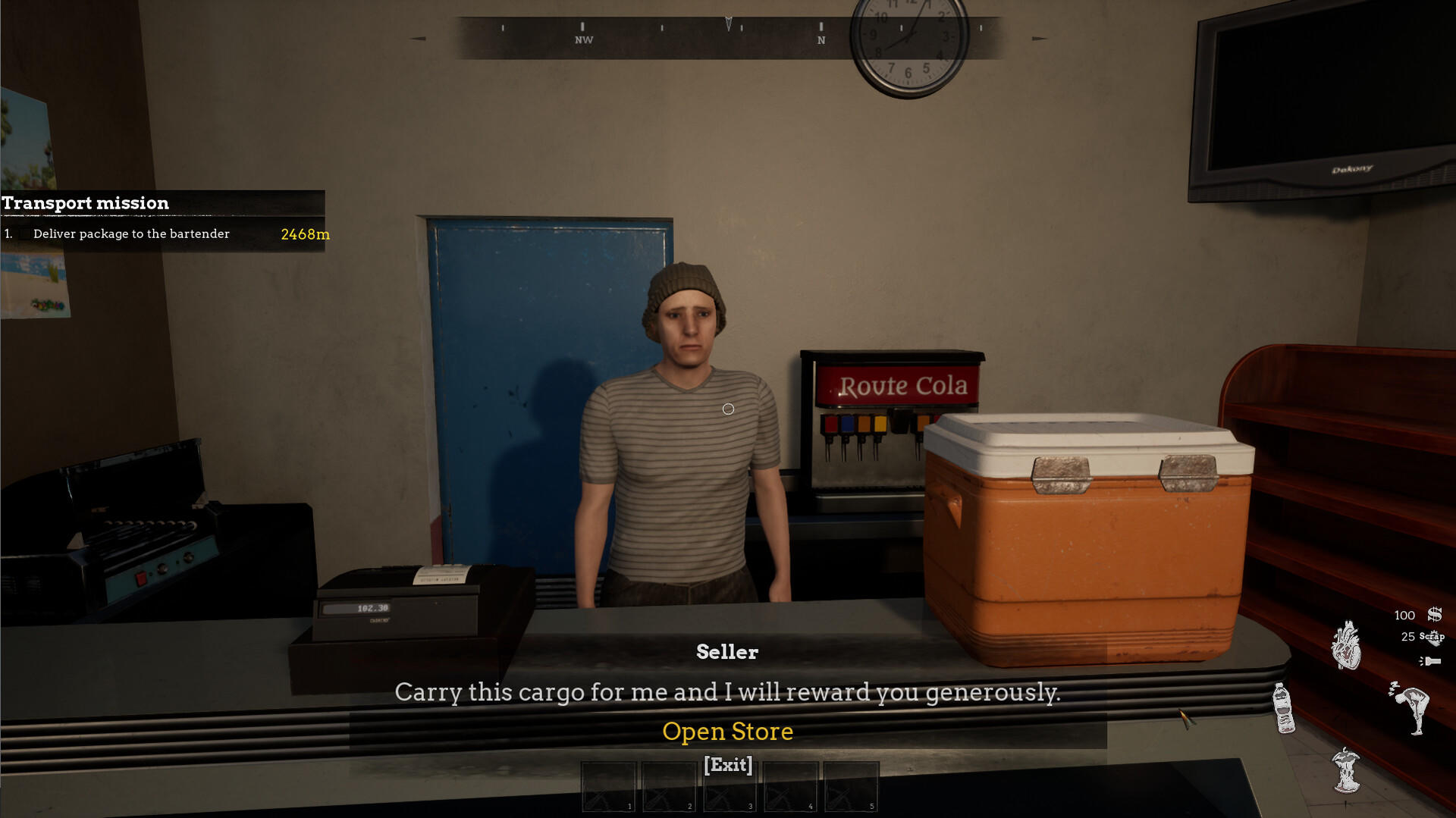
Task: Click the dollar money icon showing 100
Action: (1433, 614)
